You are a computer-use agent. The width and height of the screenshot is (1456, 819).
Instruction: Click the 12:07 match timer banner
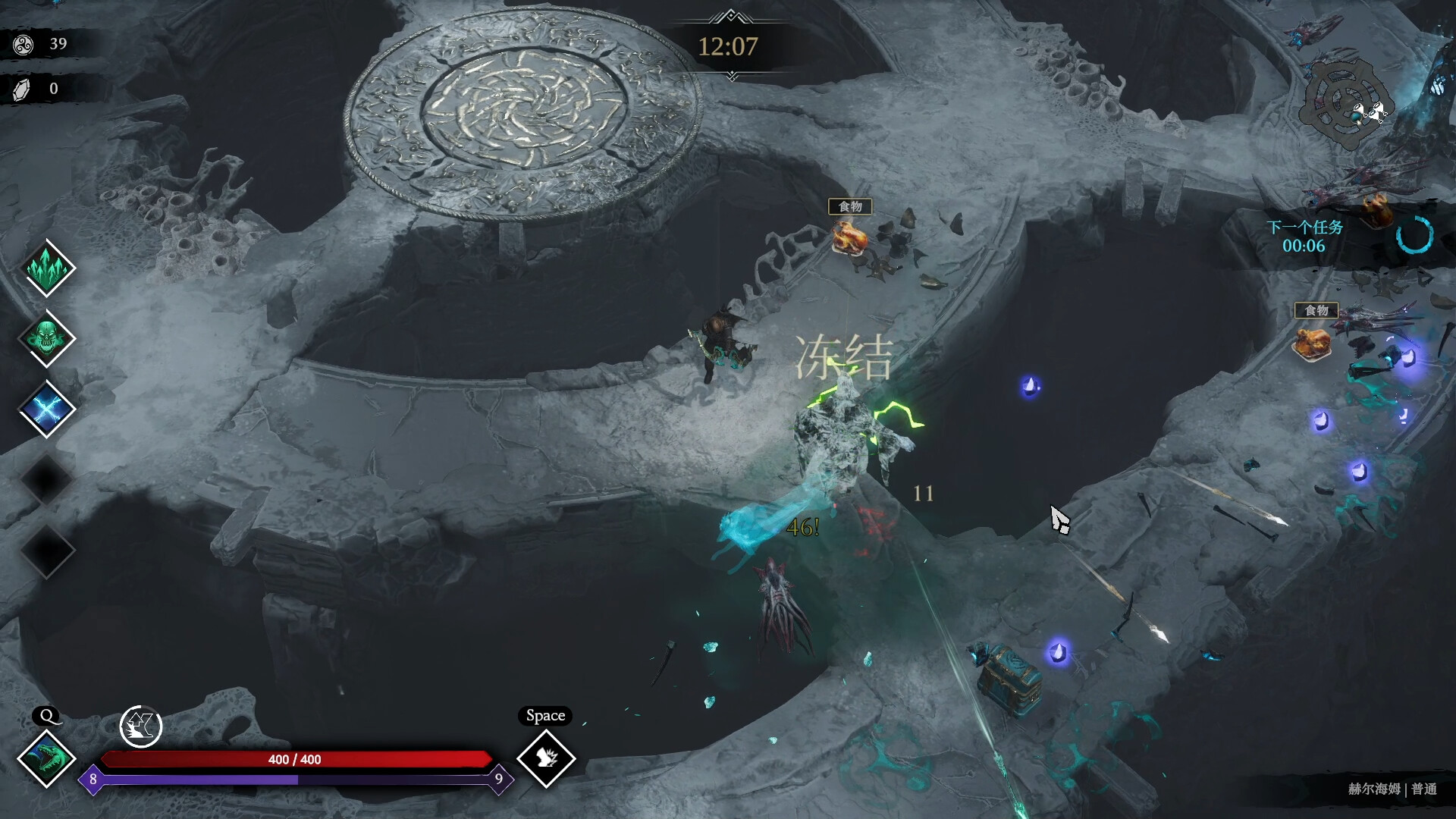click(729, 48)
